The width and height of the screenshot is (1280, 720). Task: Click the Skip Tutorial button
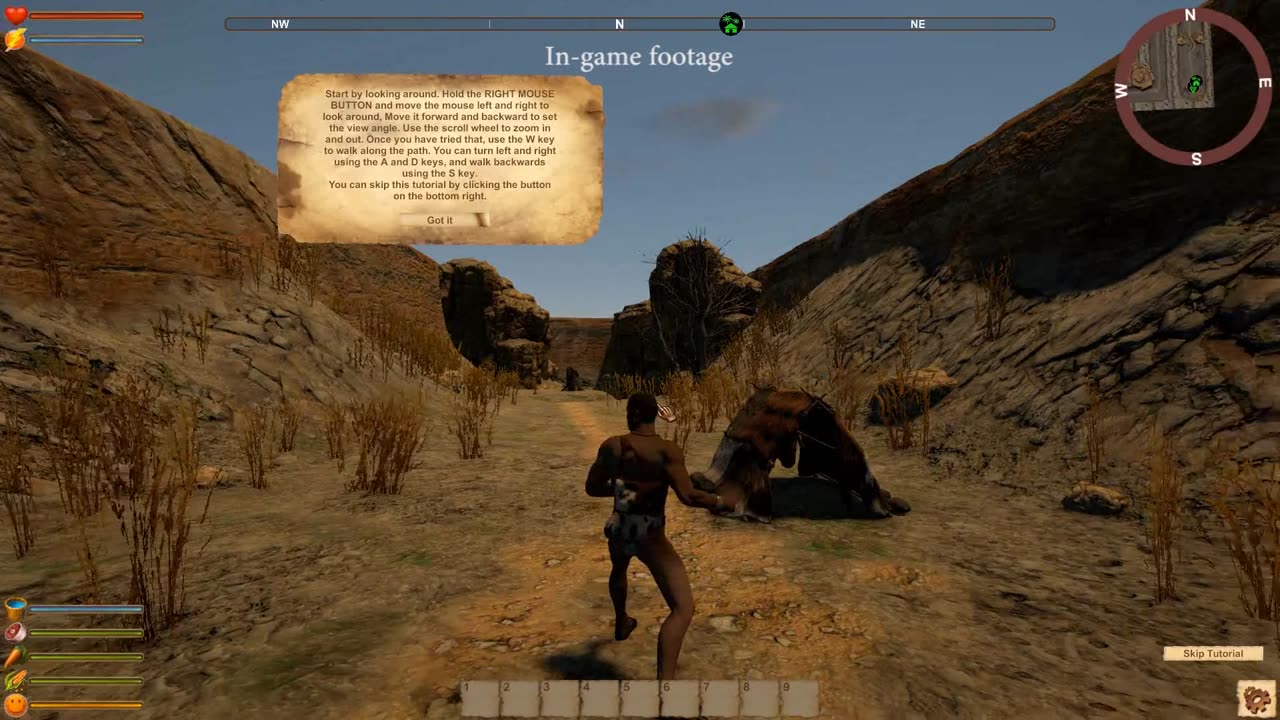click(x=1213, y=654)
